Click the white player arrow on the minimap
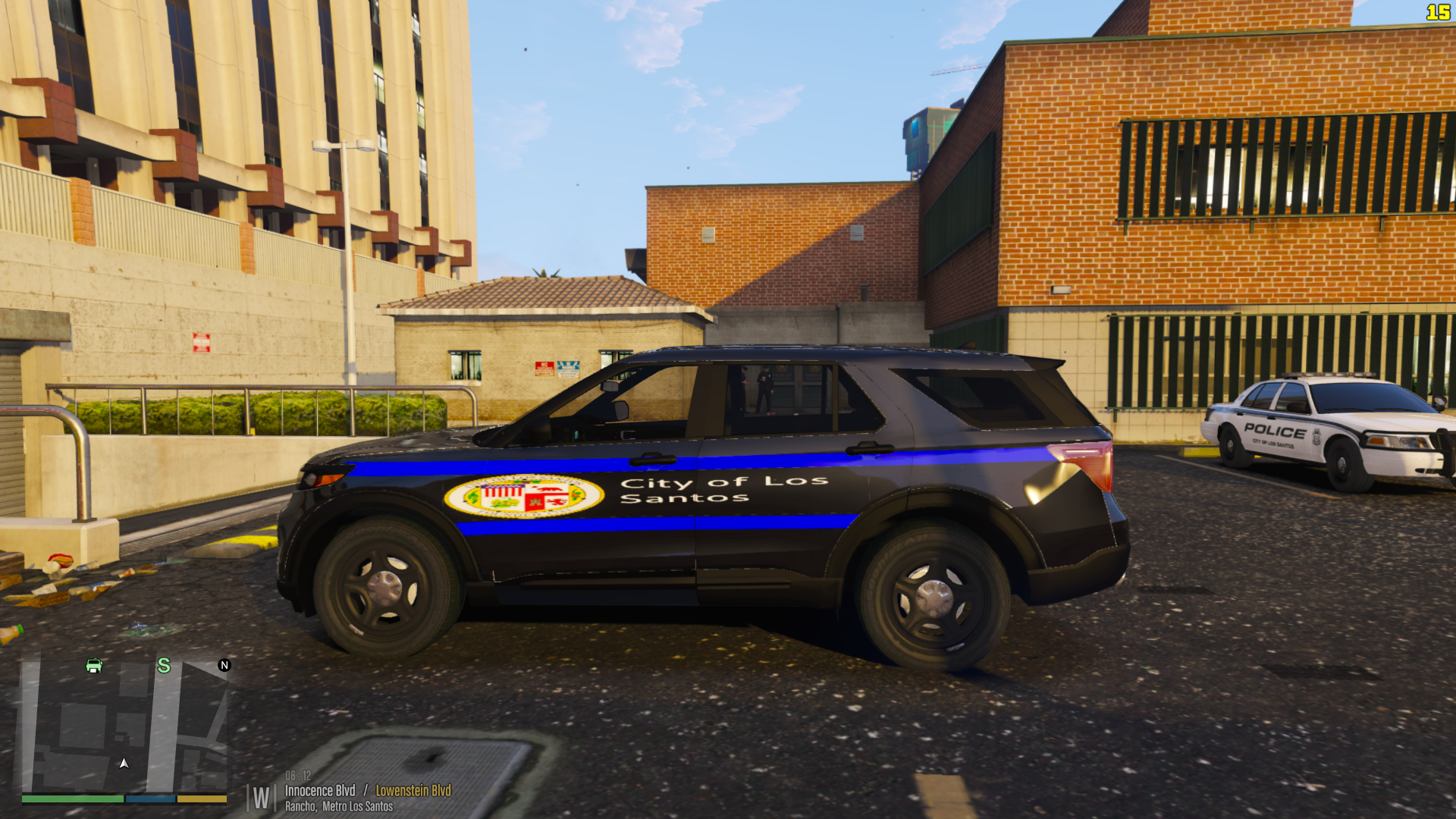1456x819 pixels. click(x=124, y=763)
